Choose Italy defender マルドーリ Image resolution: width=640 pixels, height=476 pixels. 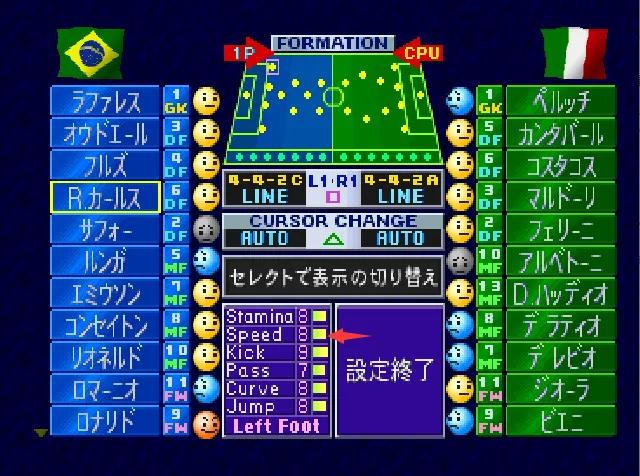pyautogui.click(x=553, y=197)
